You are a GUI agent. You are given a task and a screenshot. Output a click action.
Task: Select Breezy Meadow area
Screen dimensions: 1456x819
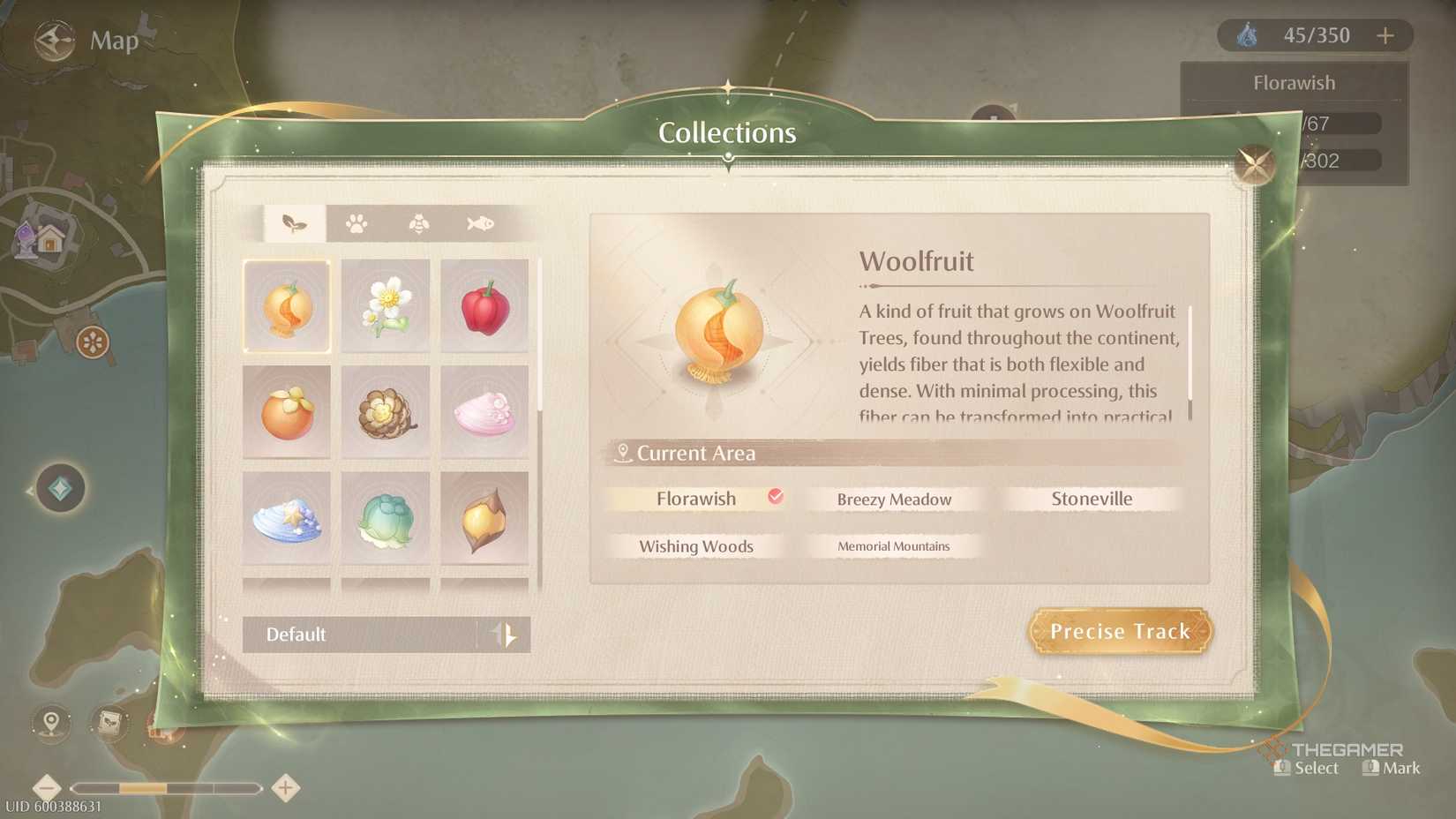pyautogui.click(x=894, y=499)
